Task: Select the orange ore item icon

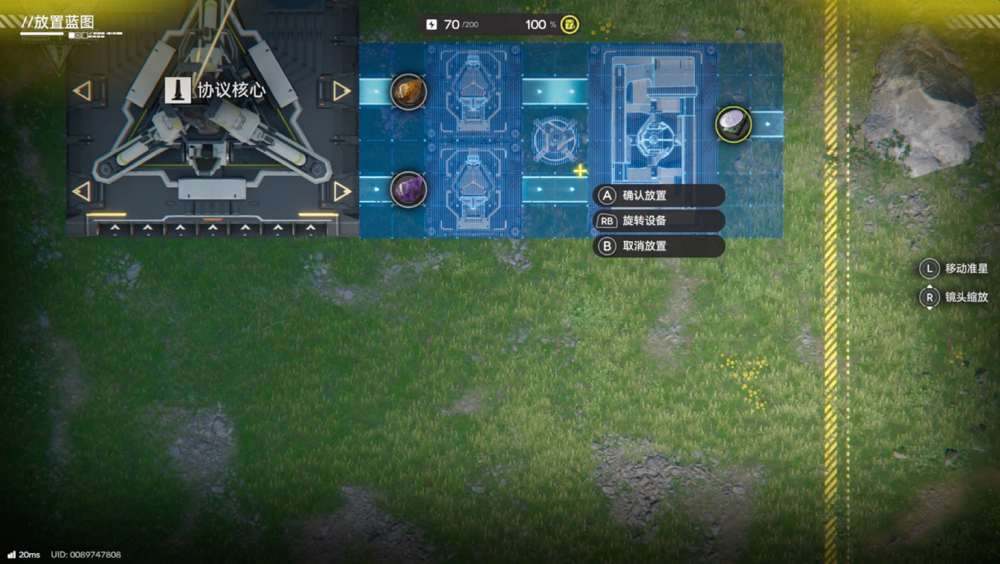Action: [408, 92]
